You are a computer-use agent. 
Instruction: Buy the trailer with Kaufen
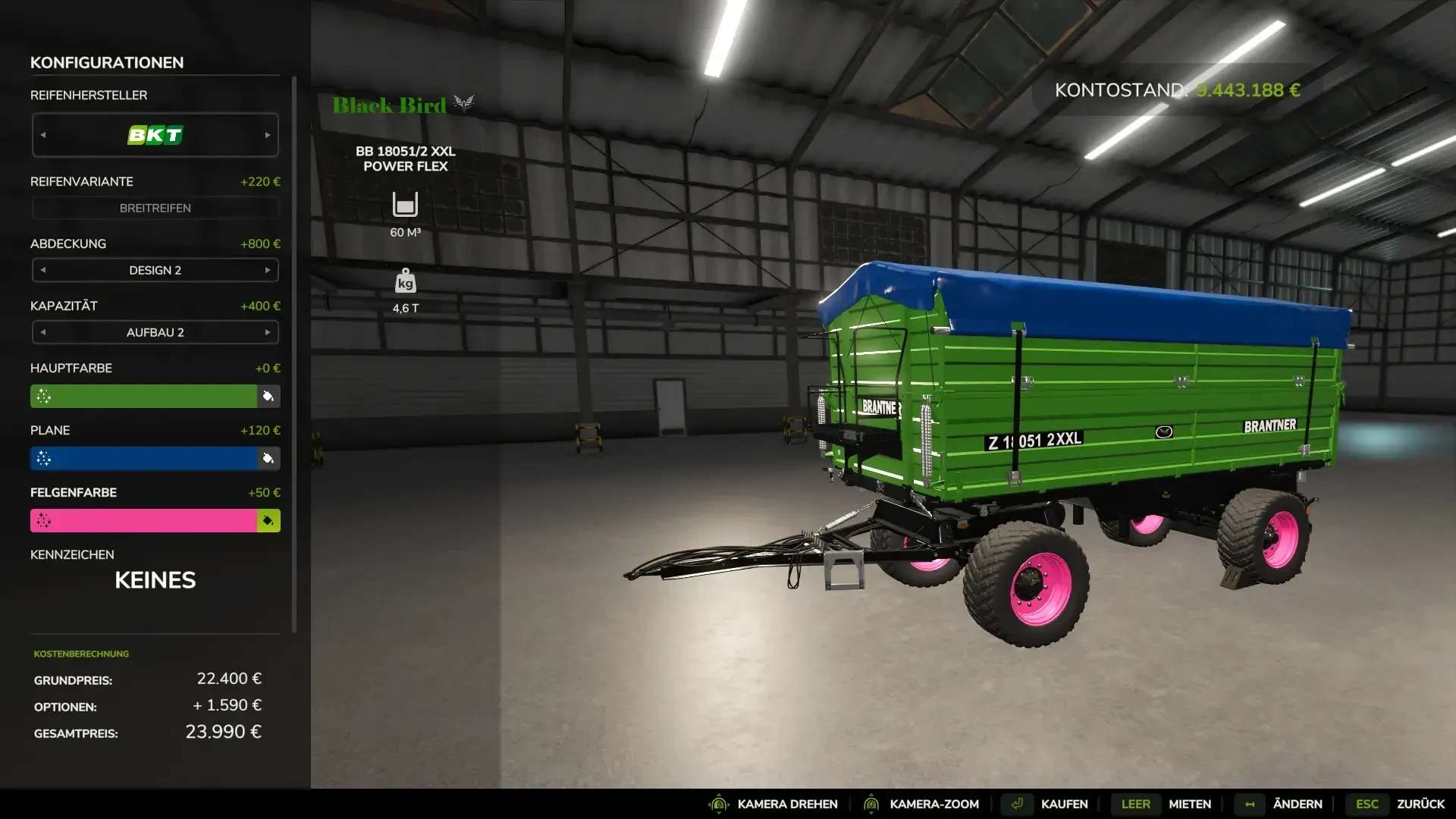1064,804
